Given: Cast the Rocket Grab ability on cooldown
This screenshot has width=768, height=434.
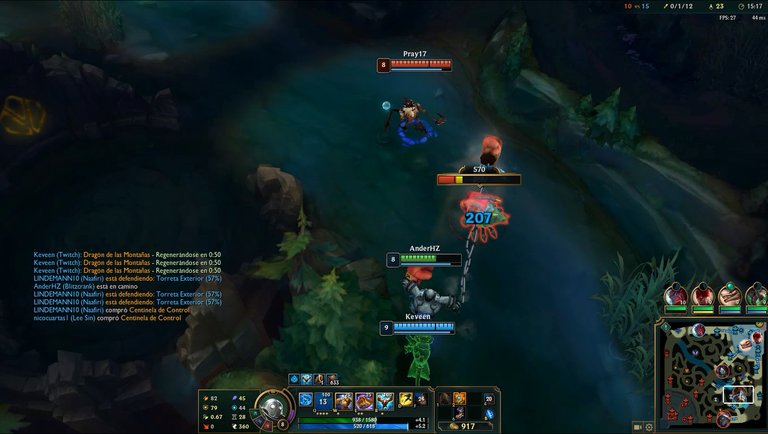Looking at the screenshot, I should click(324, 401).
